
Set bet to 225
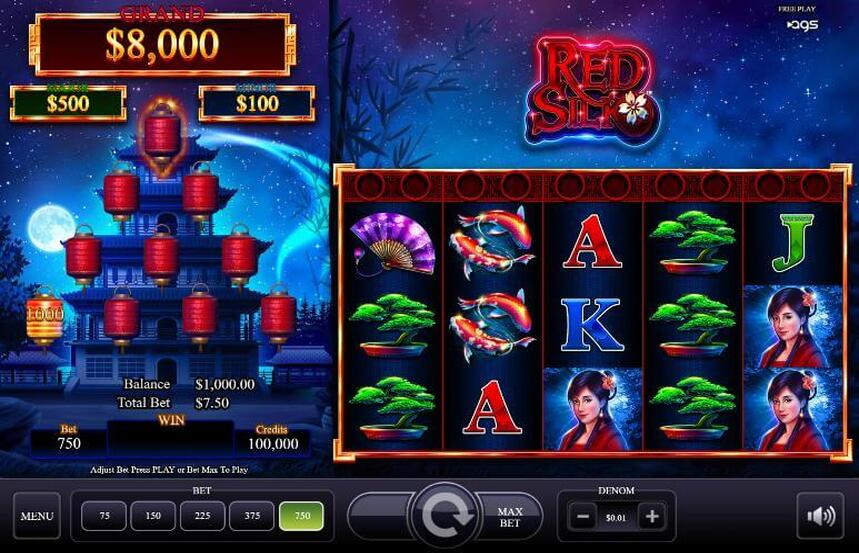pos(203,516)
